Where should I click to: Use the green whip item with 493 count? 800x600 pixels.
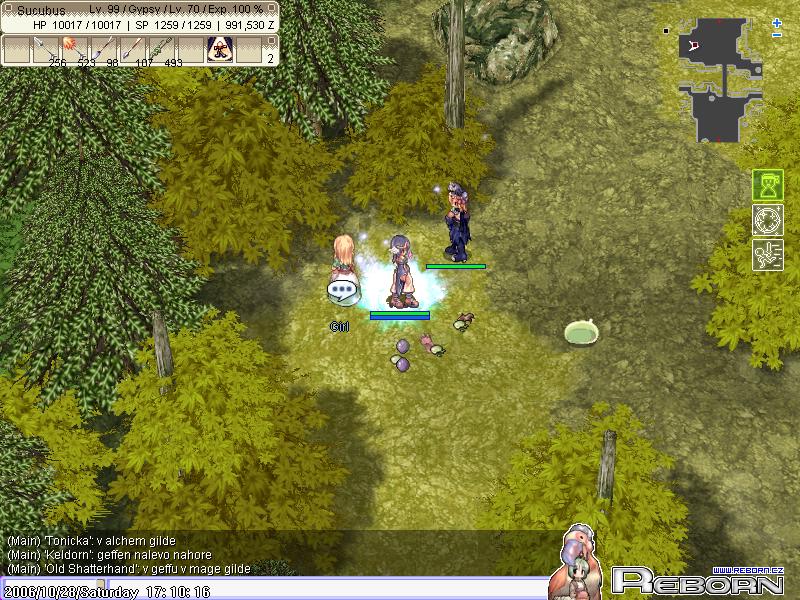click(162, 49)
